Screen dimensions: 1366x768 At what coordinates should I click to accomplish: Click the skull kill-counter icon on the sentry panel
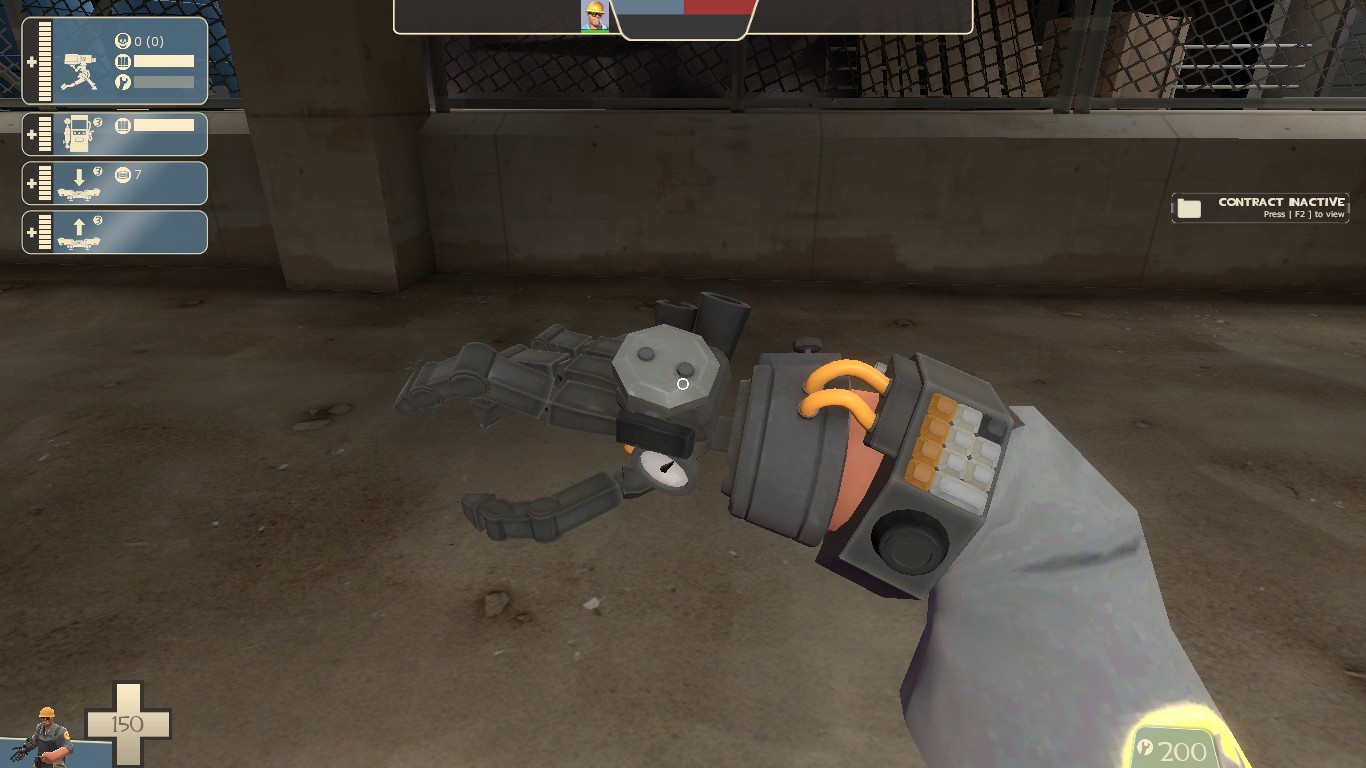click(x=122, y=39)
